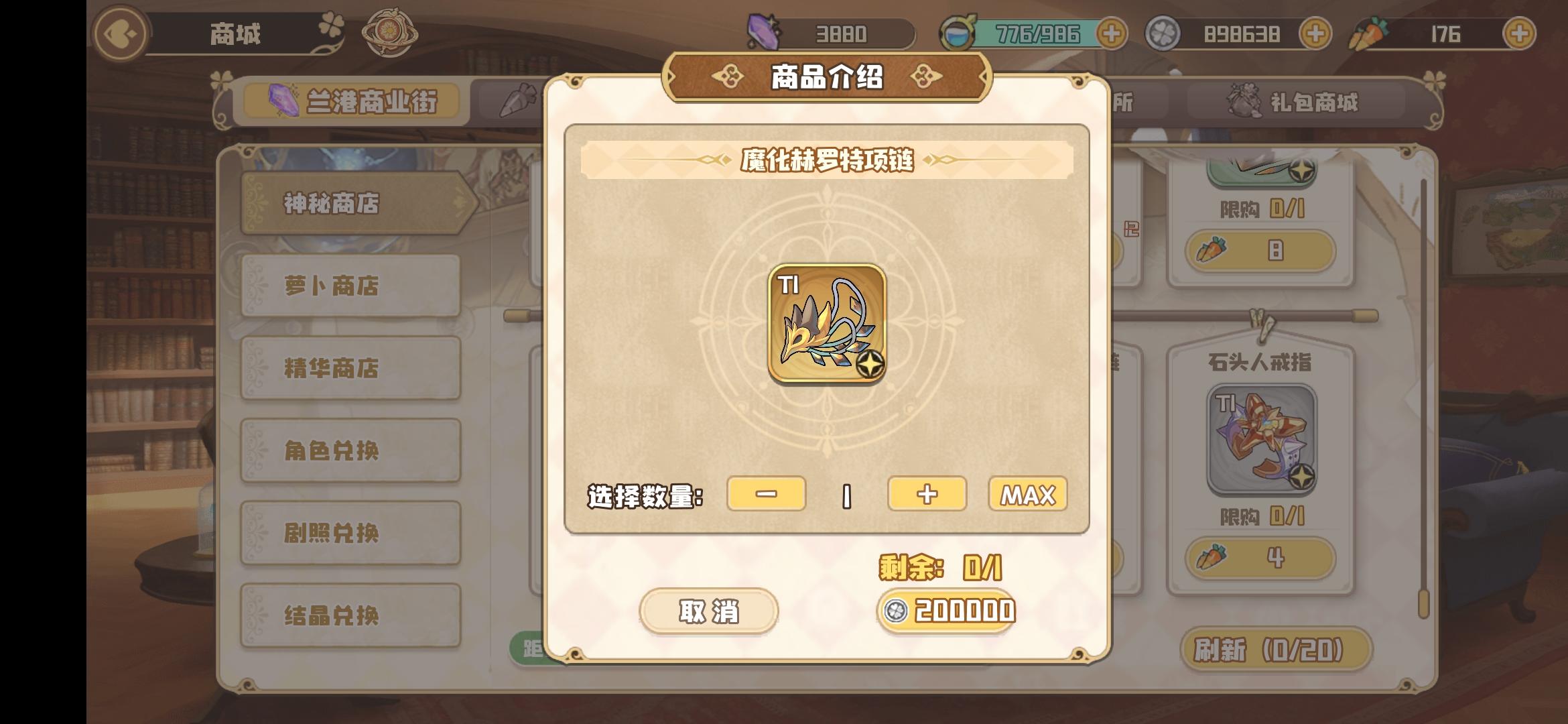This screenshot has height=724, width=1568.
Task: Click the carrot price button showing 8
Action: [1262, 251]
